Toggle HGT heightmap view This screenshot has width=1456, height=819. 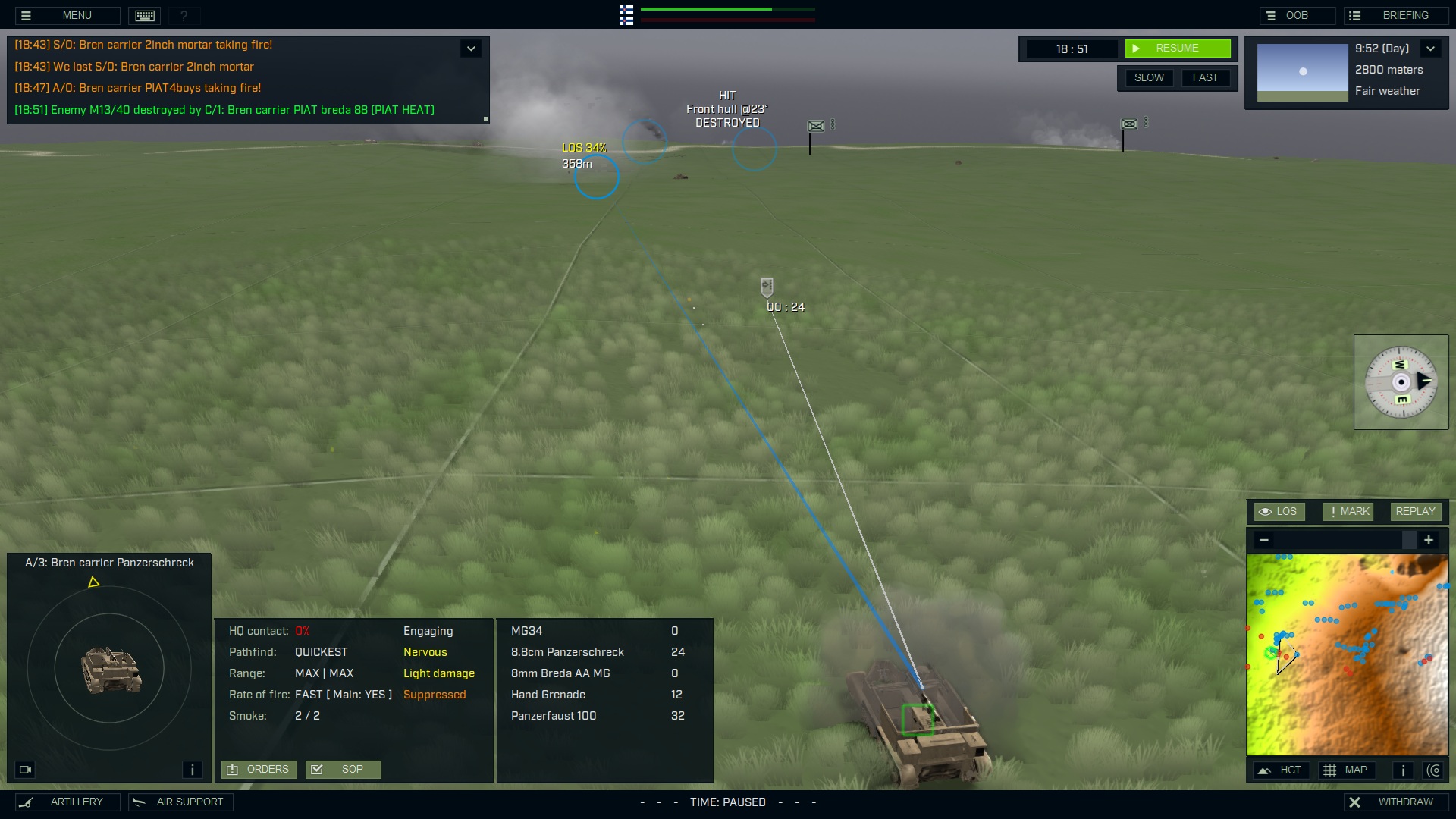(x=1282, y=770)
